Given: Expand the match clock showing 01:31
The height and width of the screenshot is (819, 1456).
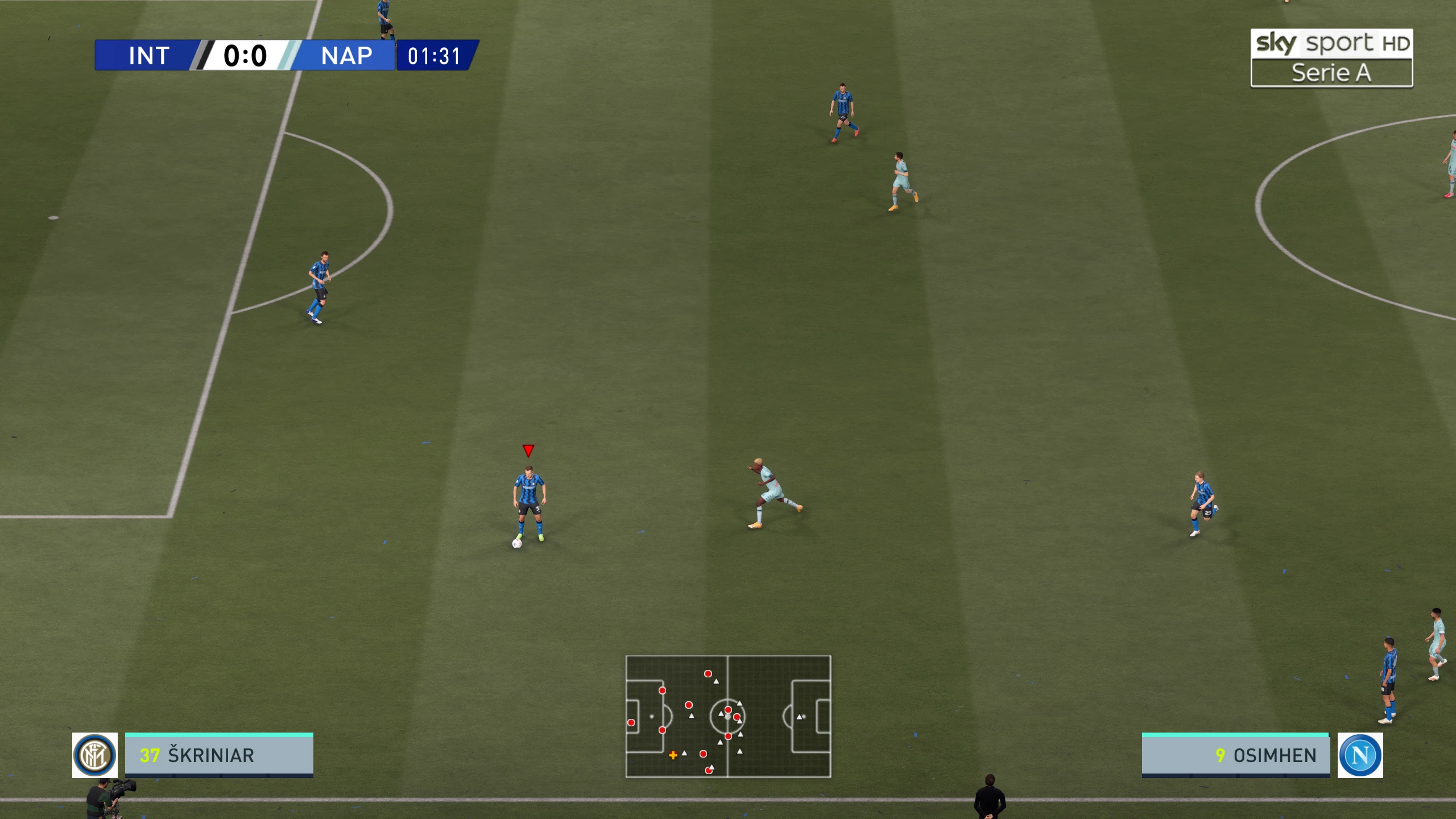Looking at the screenshot, I should (436, 56).
